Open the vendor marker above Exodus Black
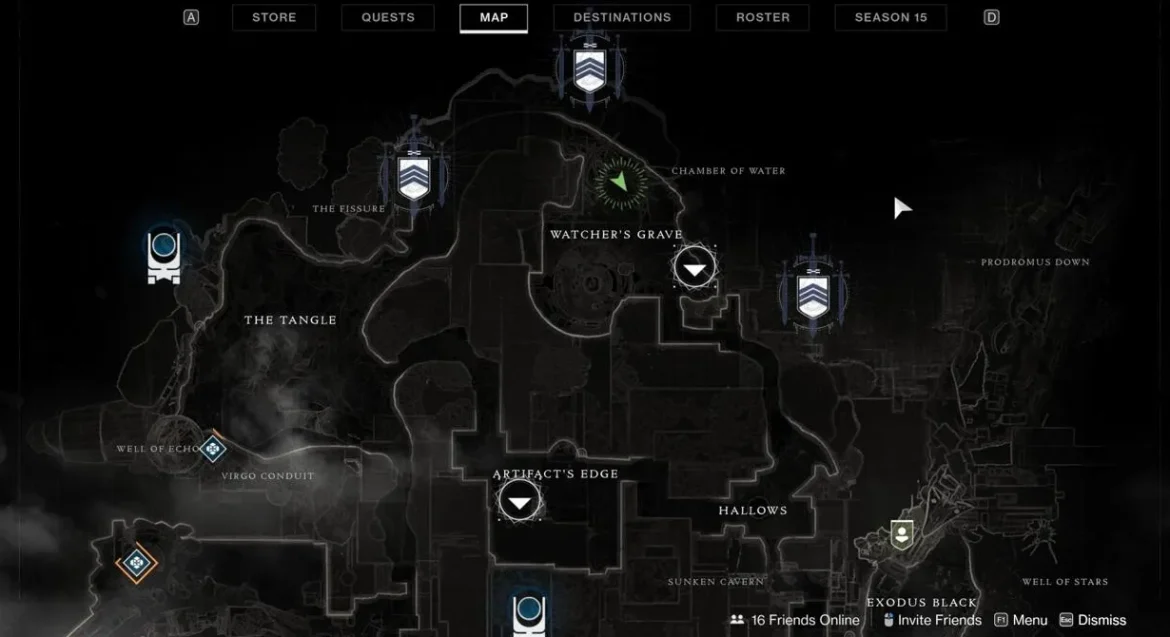This screenshot has width=1170, height=637. (901, 534)
